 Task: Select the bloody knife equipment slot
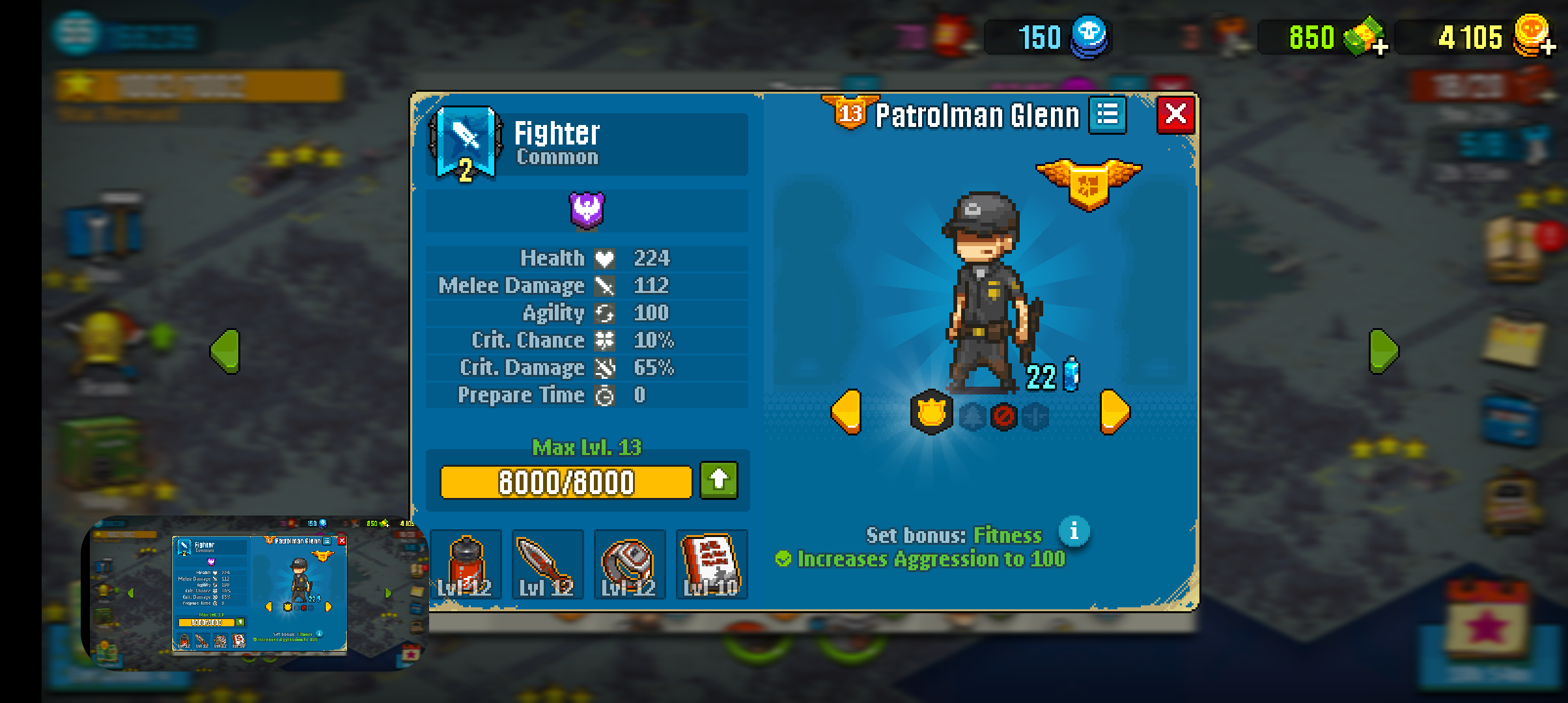(x=548, y=564)
